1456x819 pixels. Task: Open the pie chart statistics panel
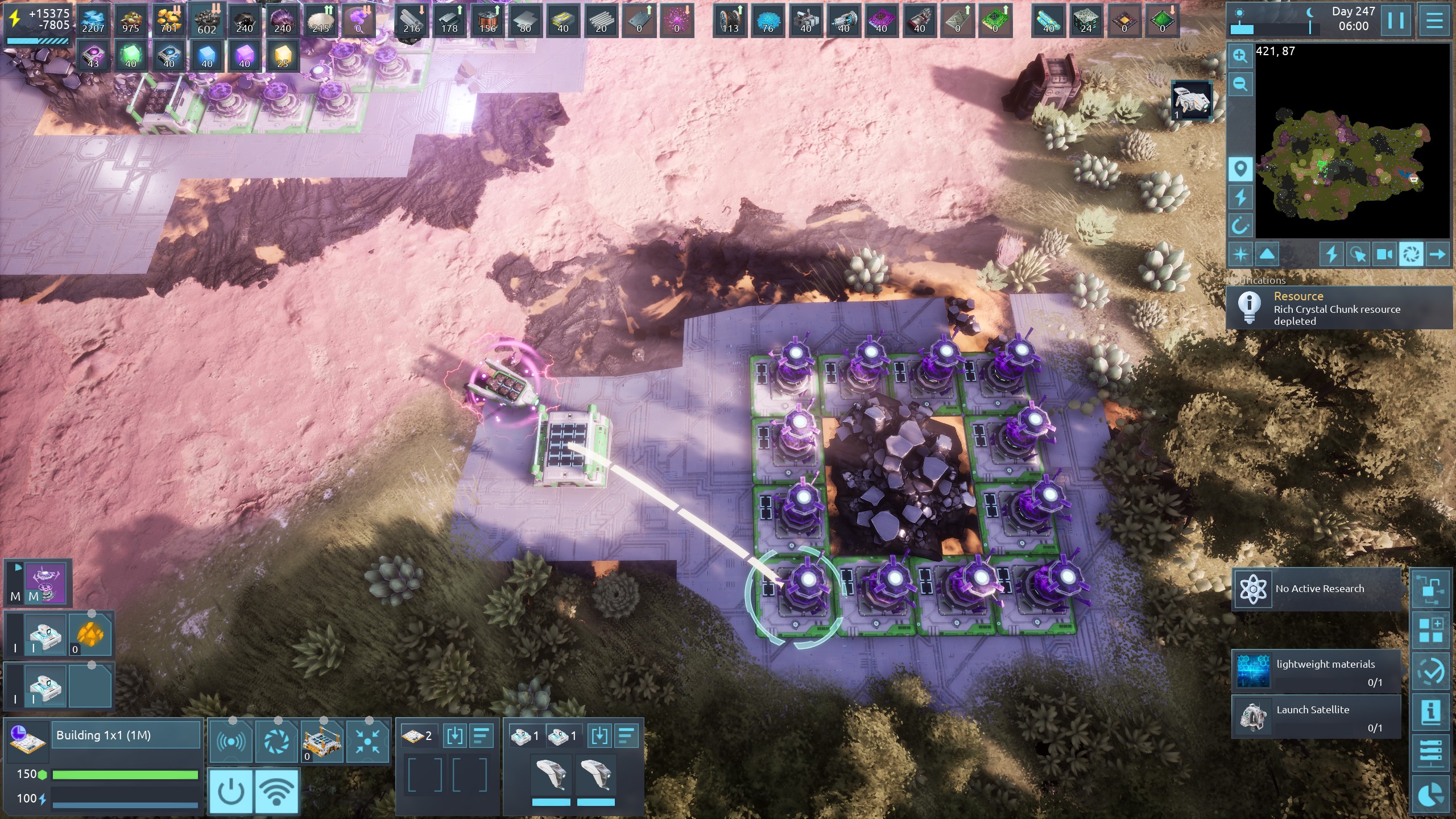coord(1431,795)
